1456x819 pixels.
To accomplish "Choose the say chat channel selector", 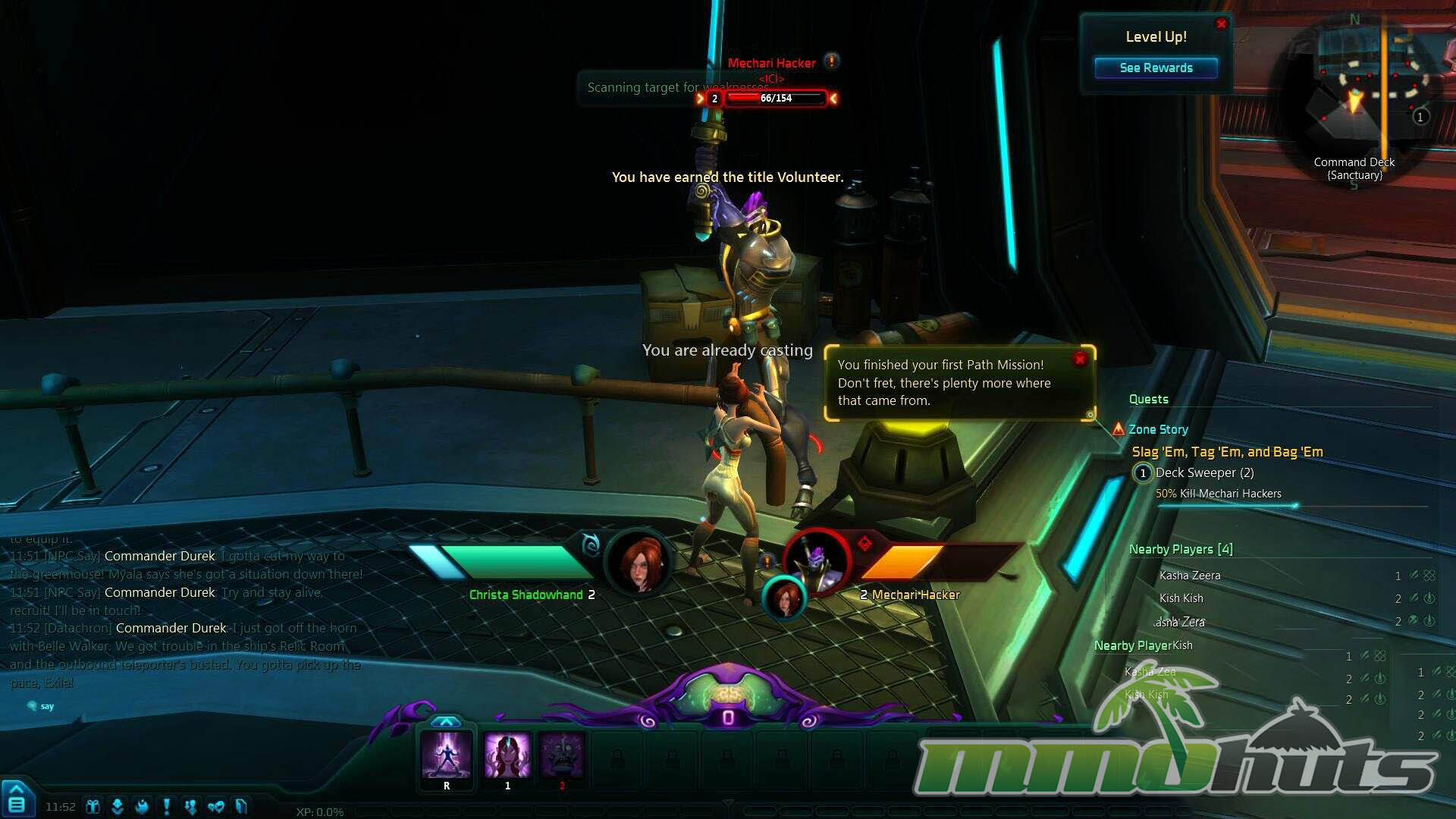I will coord(41,706).
